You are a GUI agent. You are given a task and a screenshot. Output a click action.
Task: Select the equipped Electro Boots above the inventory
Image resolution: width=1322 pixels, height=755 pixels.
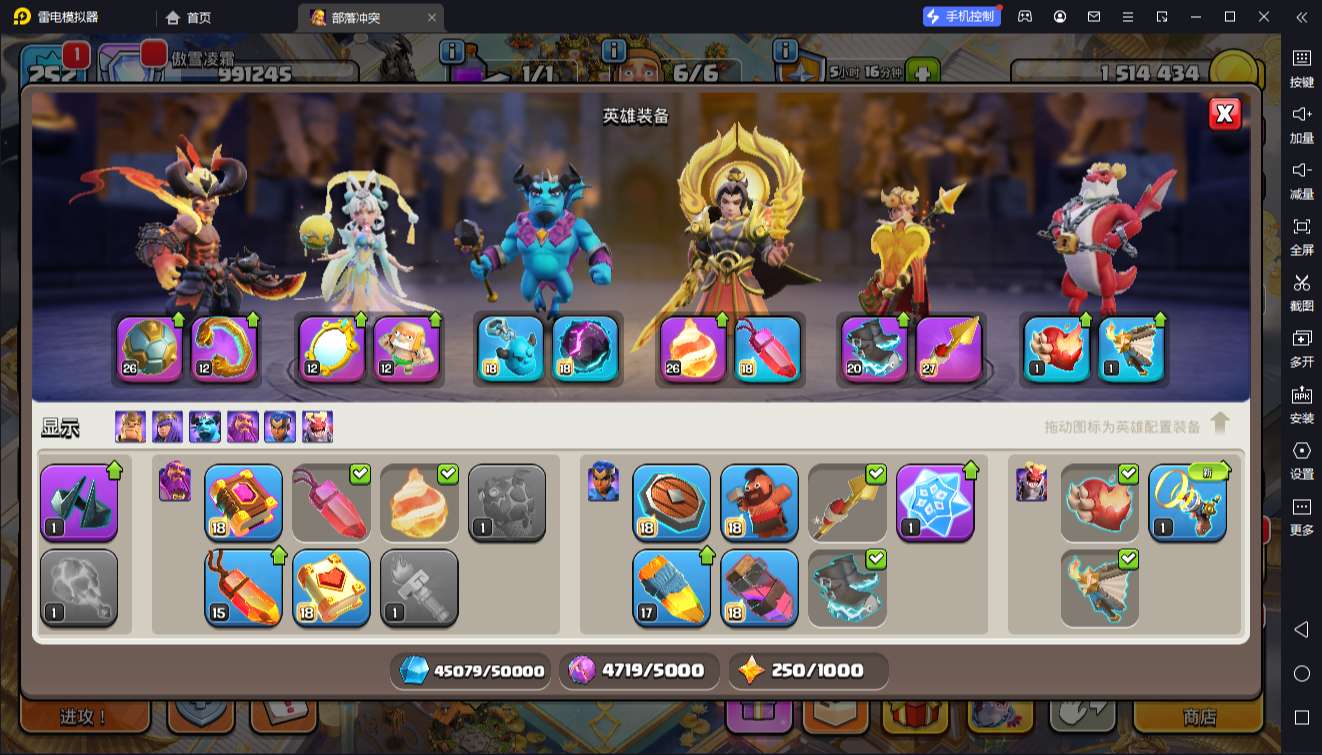click(x=874, y=348)
